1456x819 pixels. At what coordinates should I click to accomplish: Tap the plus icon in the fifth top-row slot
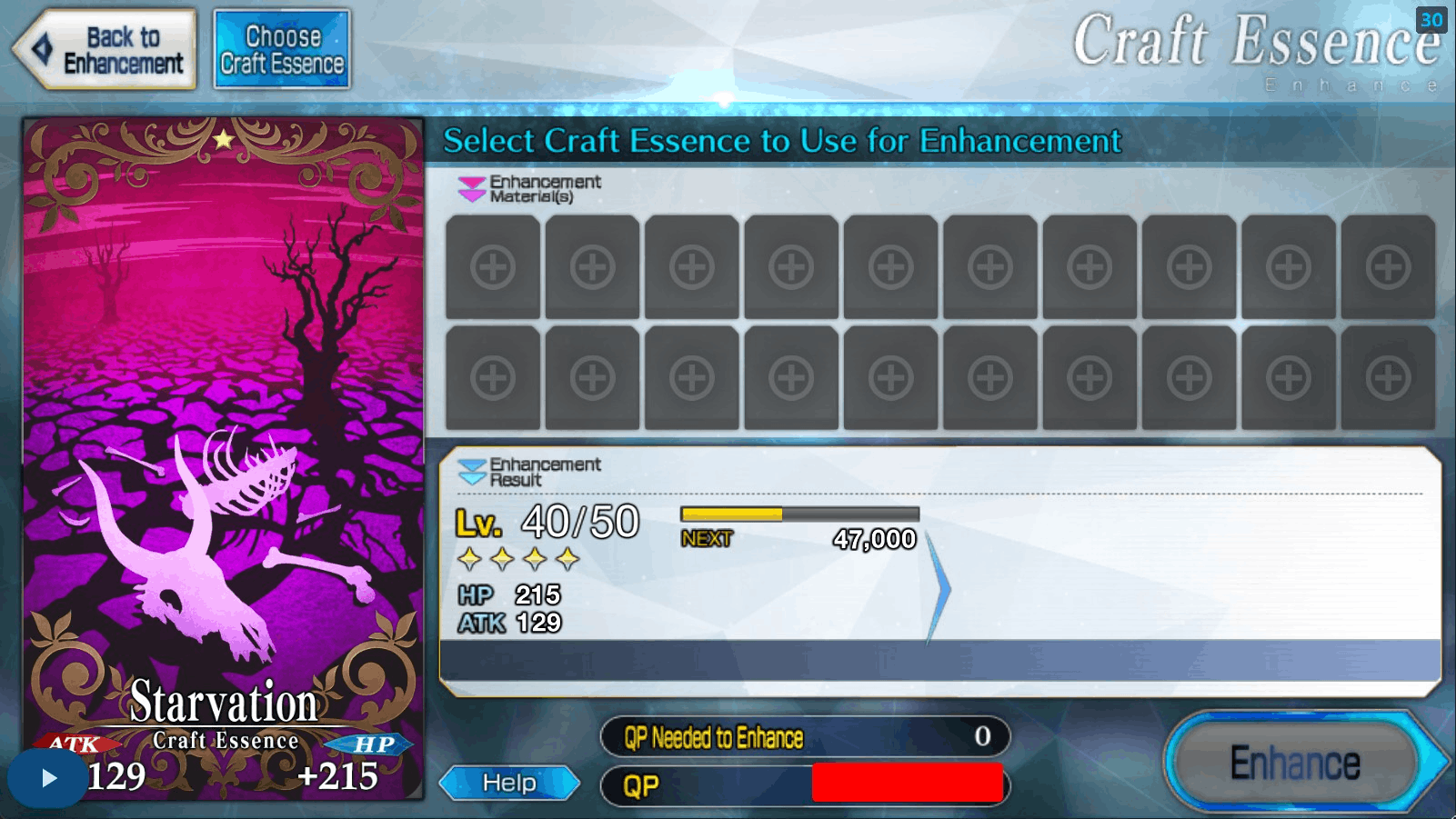[x=890, y=268]
